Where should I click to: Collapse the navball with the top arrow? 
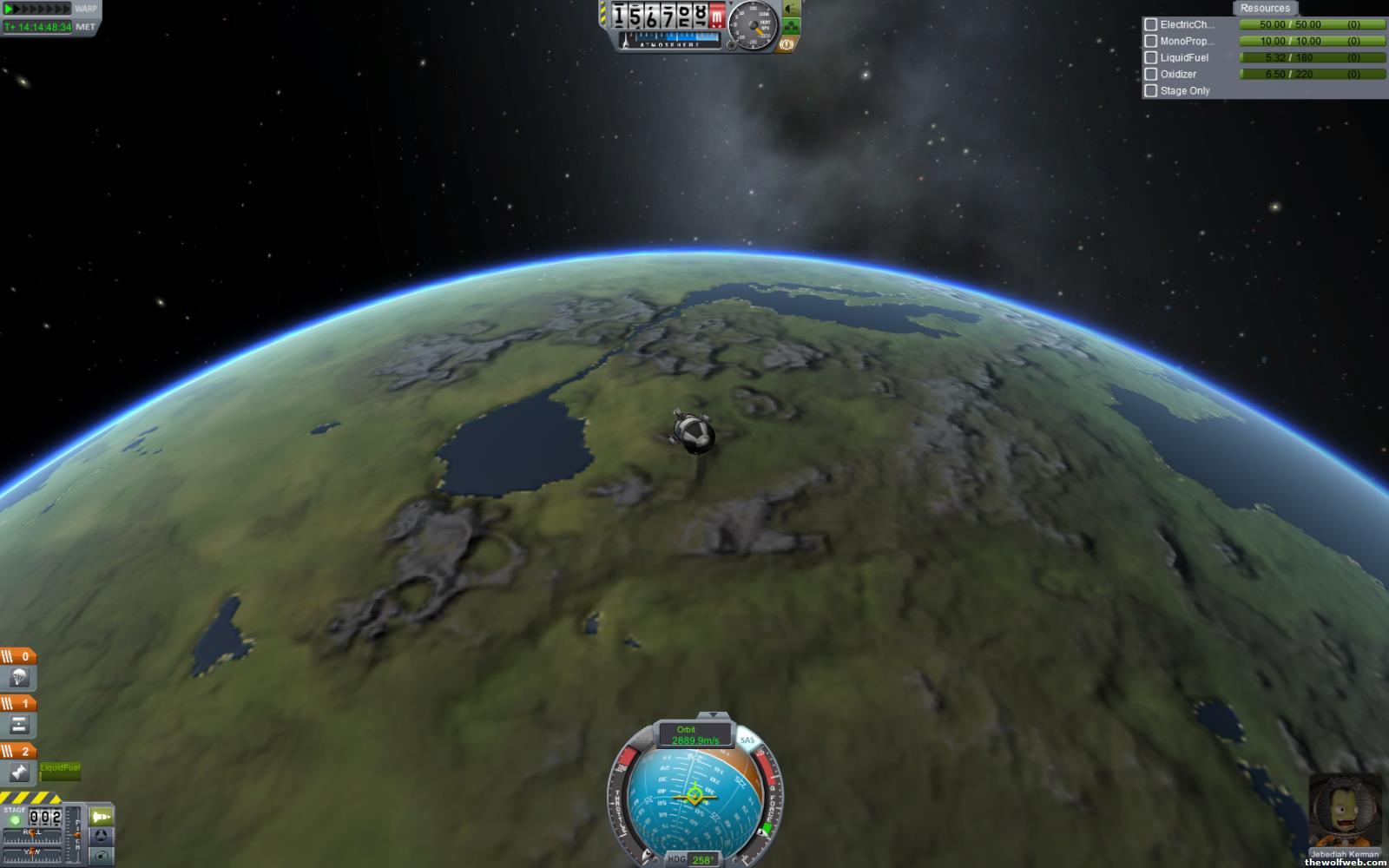[714, 715]
